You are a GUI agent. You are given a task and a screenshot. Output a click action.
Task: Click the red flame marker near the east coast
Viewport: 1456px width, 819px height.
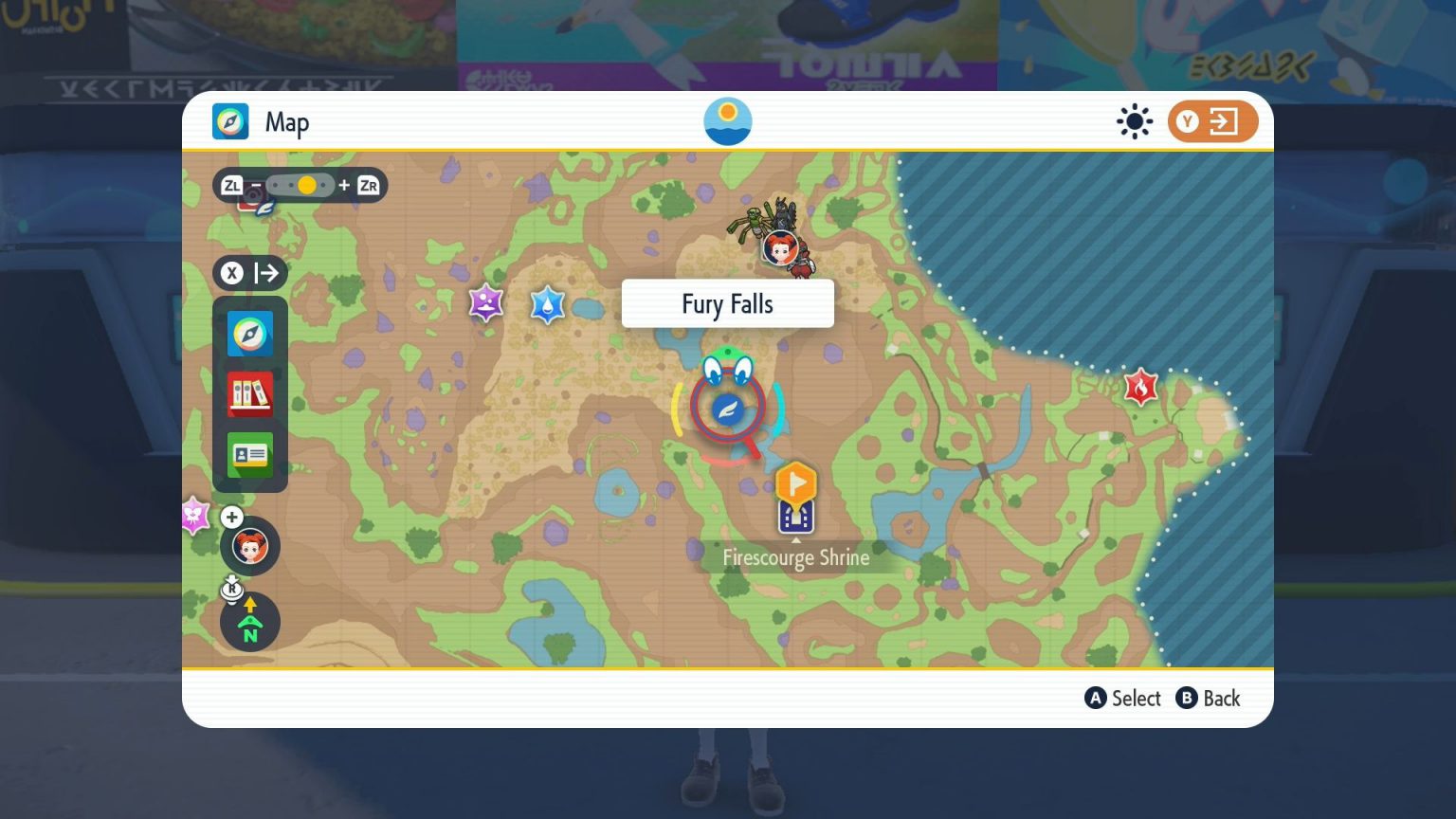pos(1139,387)
